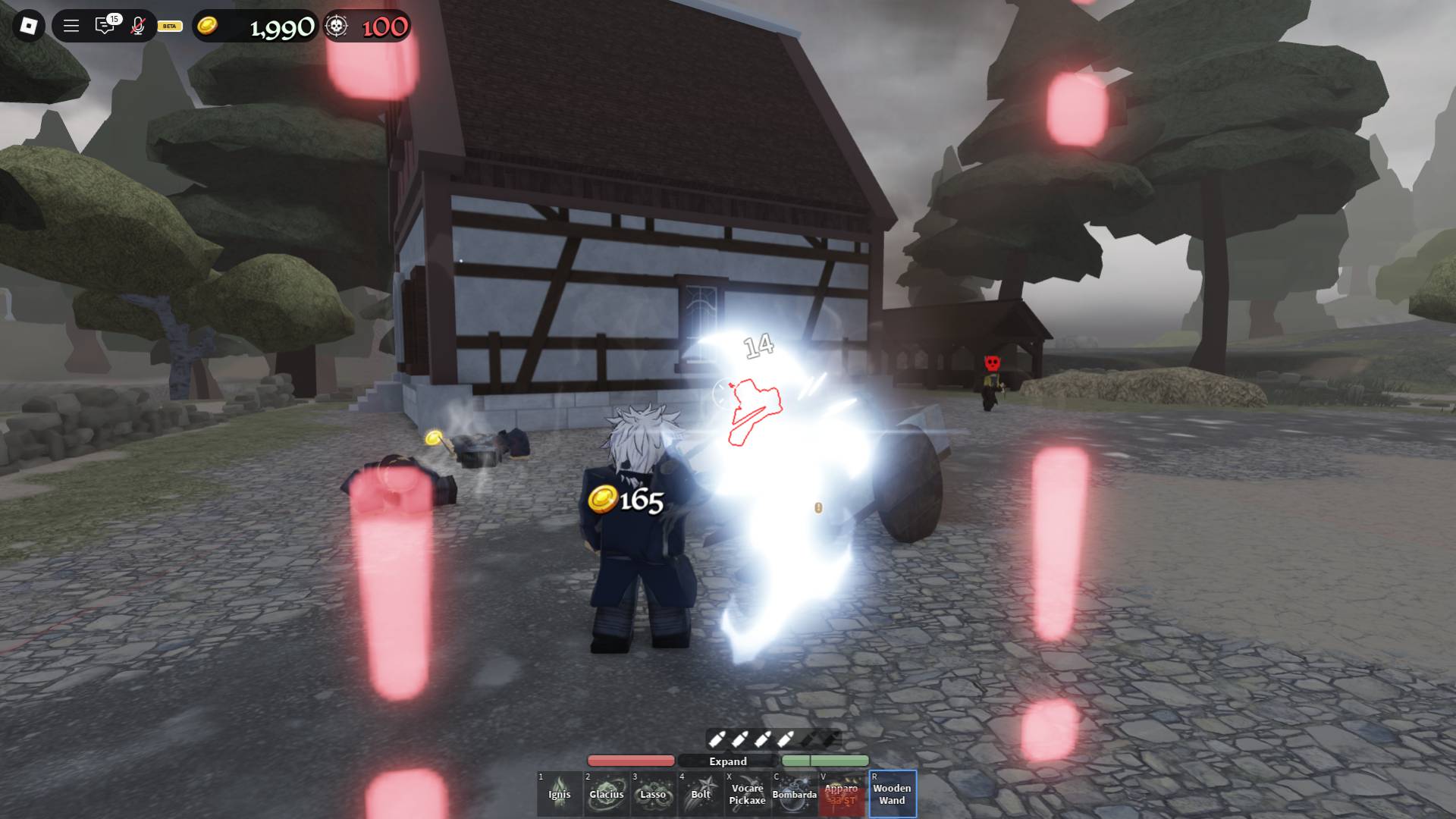Select the Lasso spell
Viewport: 1456px width, 819px height.
[x=652, y=794]
